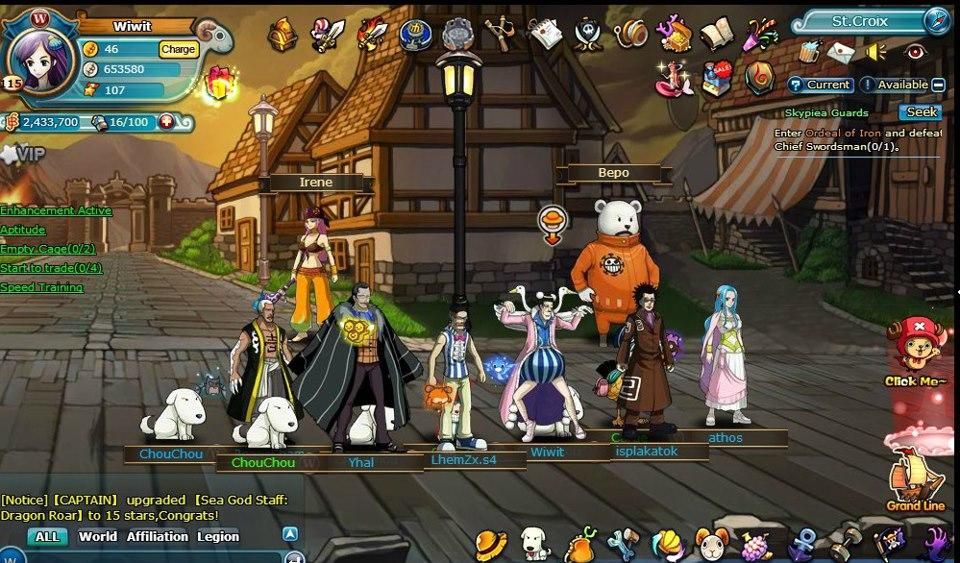Screen dimensions: 960x563
Task: Choose the Start to trade link
Action: click(51, 268)
